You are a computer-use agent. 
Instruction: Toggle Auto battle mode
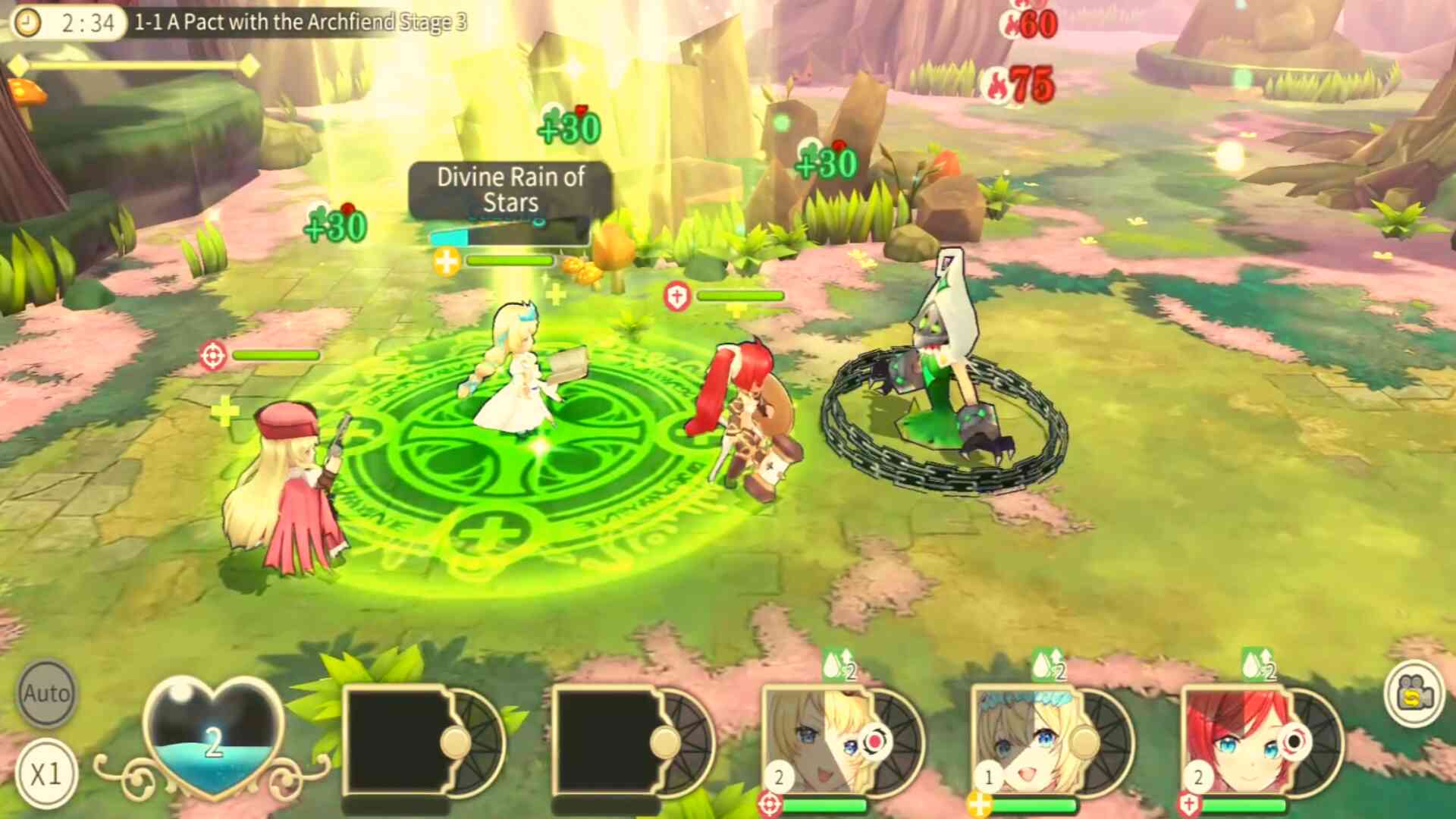pos(45,692)
